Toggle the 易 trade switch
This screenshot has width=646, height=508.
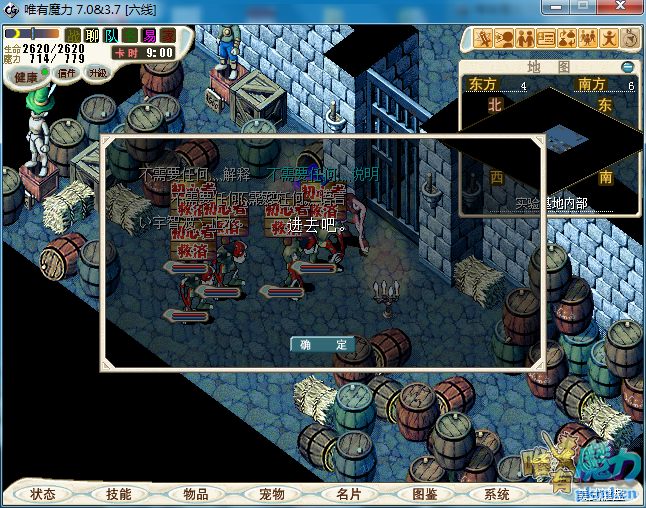point(149,36)
